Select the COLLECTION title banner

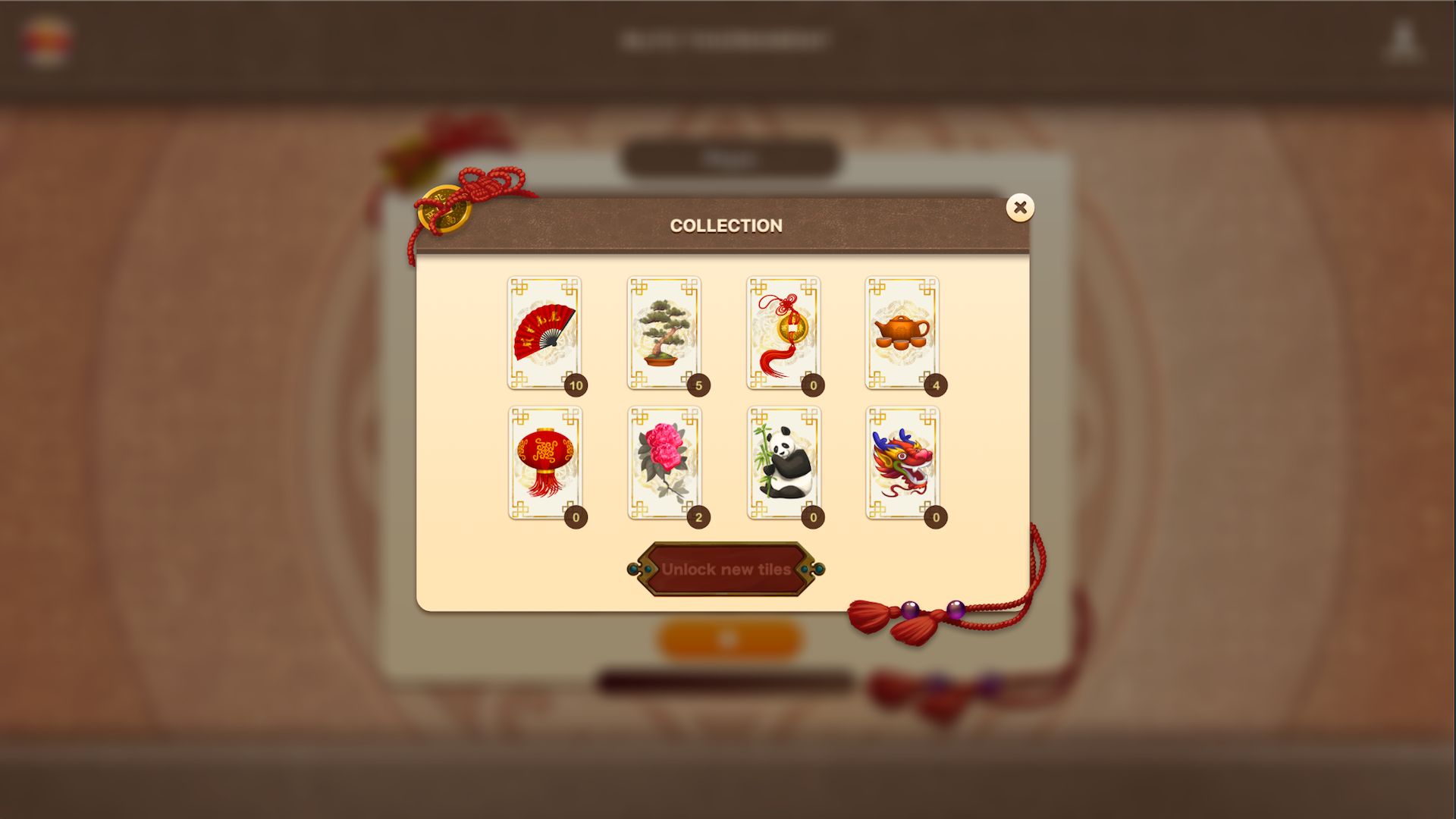click(726, 224)
